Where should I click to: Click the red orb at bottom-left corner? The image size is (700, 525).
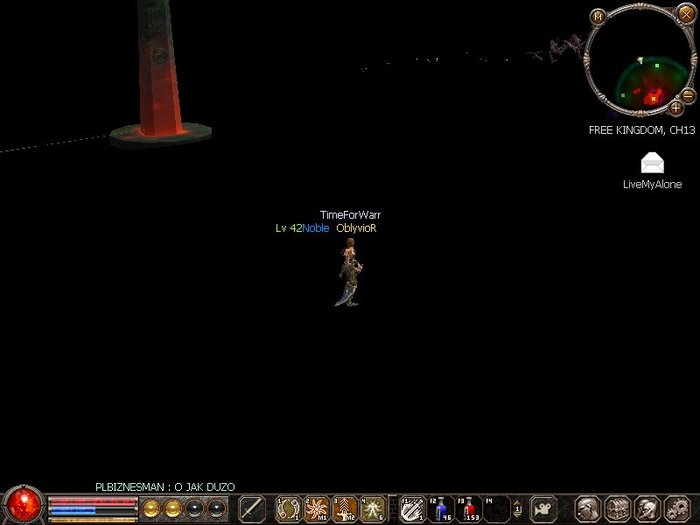(22, 505)
